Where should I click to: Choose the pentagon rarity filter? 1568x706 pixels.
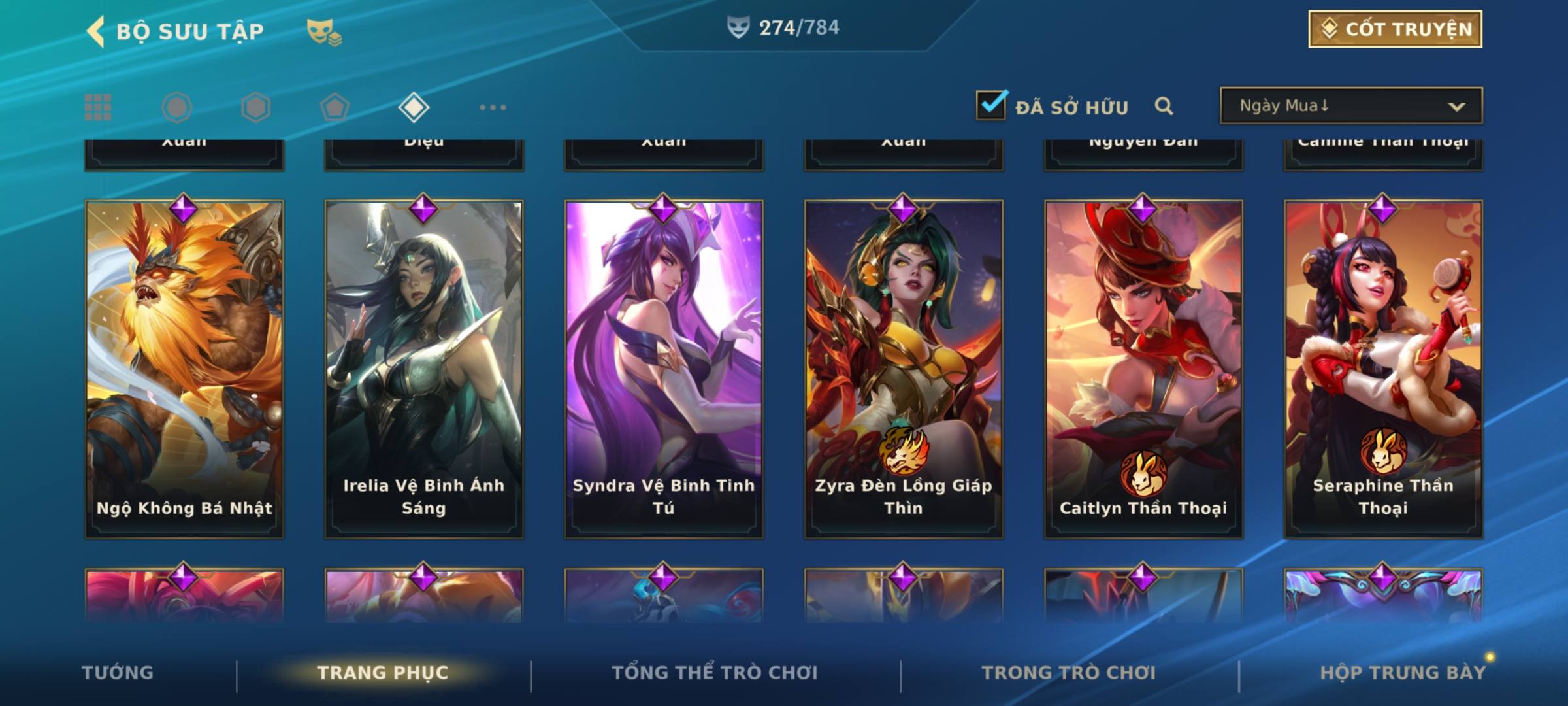pyautogui.click(x=335, y=107)
